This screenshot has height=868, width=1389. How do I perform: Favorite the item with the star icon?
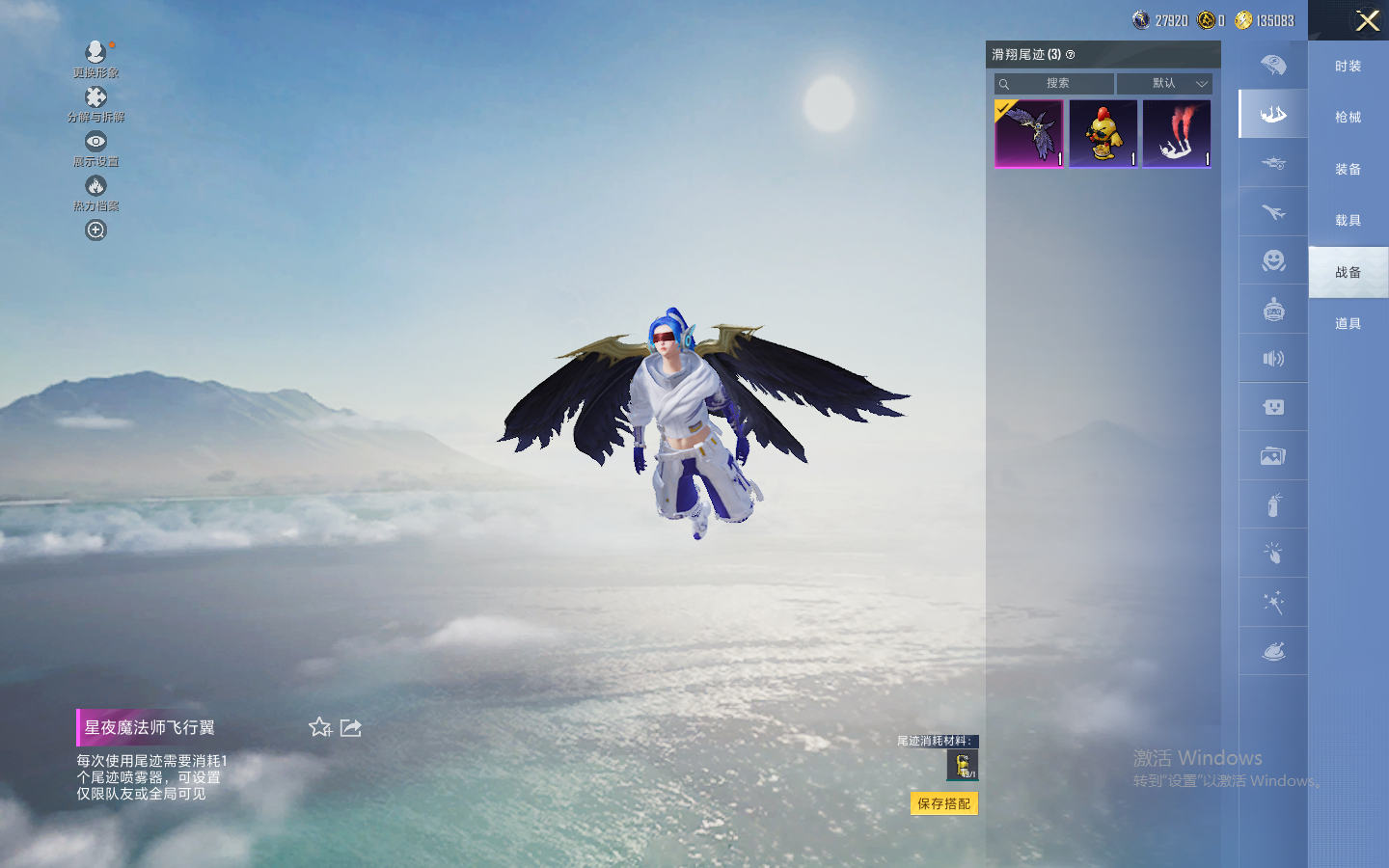click(320, 727)
